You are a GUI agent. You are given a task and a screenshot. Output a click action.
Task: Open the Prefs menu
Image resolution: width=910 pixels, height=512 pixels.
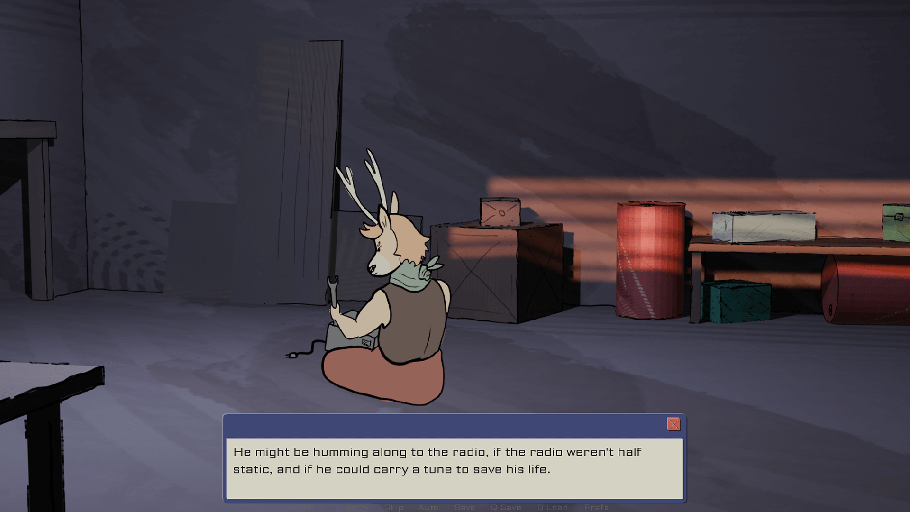click(x=596, y=507)
